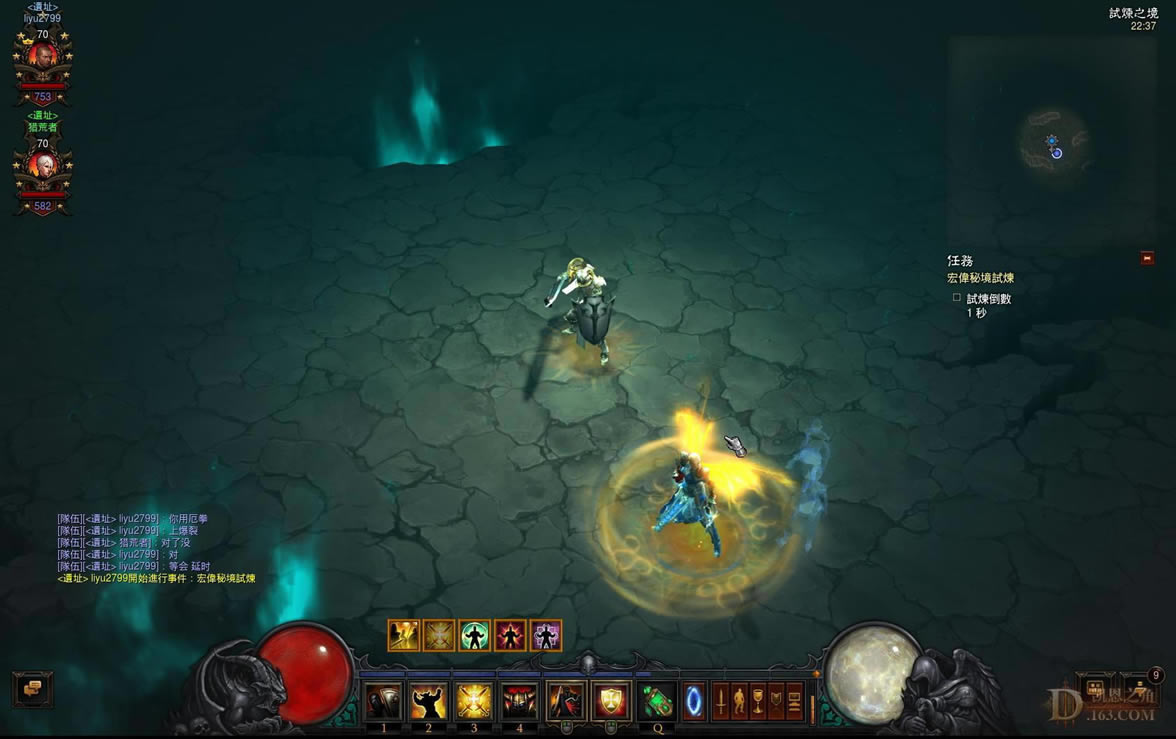Use the roaring silhouette skill in slot 2

coord(428,702)
